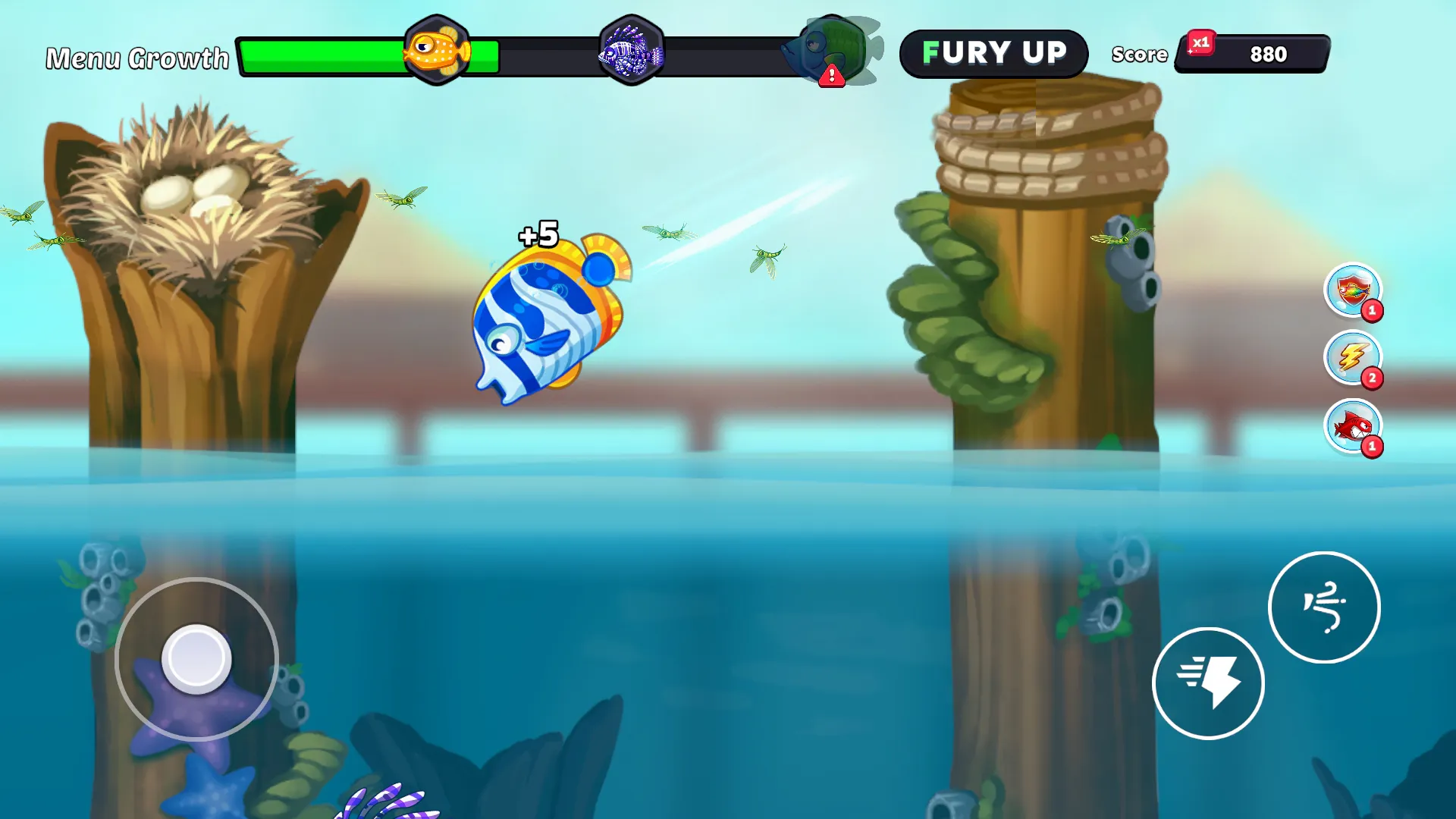Image resolution: width=1456 pixels, height=819 pixels.
Task: Activate the shield fish power-up
Action: click(1353, 291)
